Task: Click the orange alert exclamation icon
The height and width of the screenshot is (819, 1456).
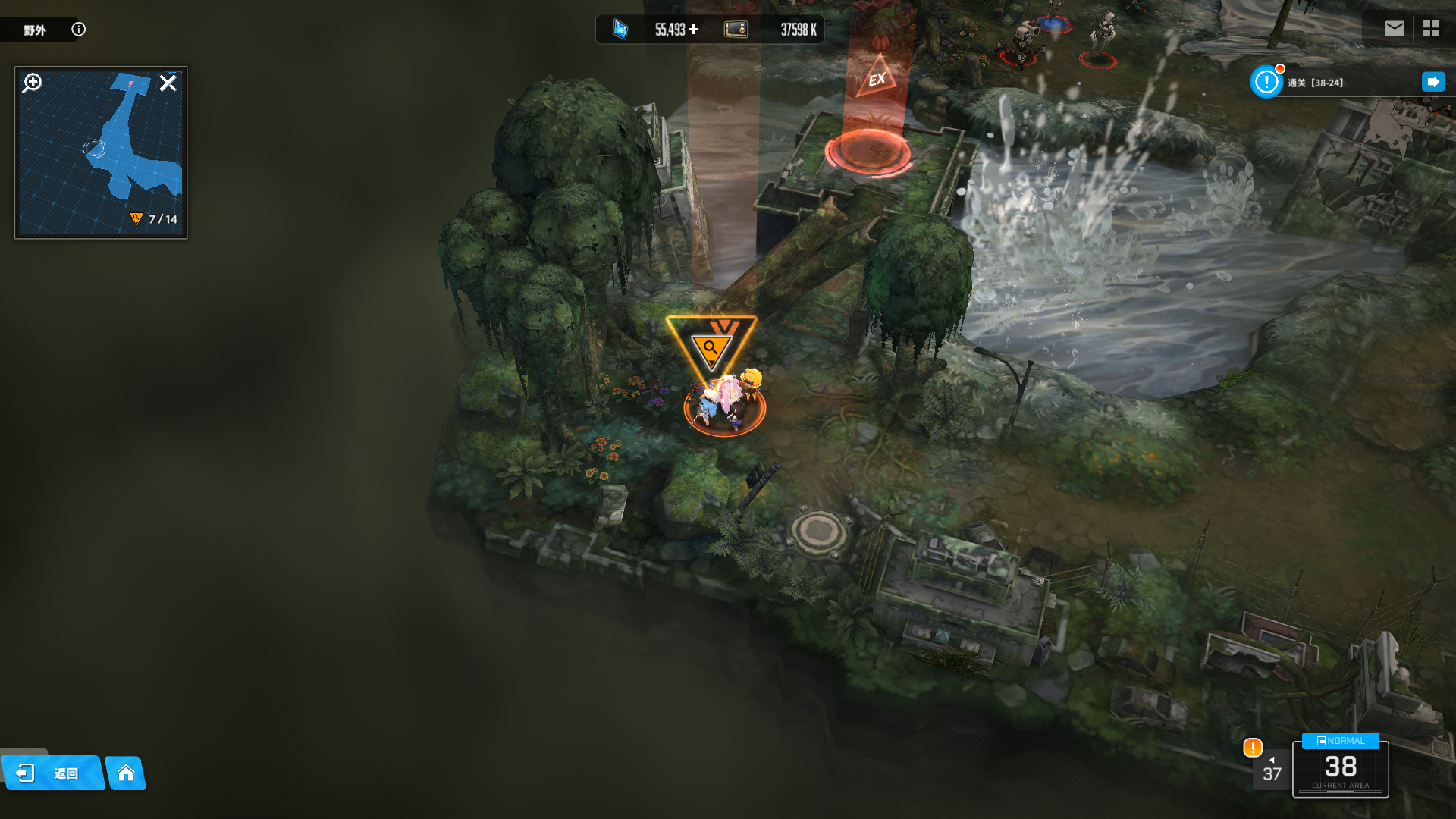Action: click(1253, 748)
